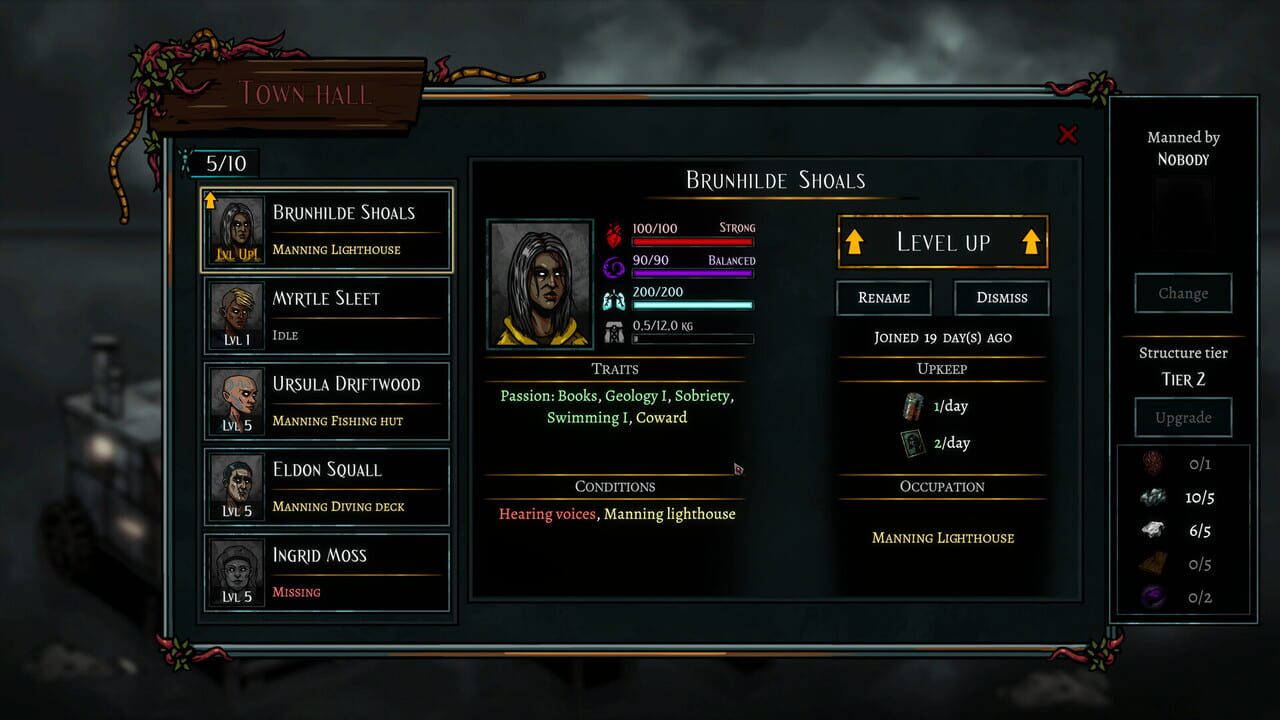Image resolution: width=1280 pixels, height=720 pixels.
Task: Click the card upkeep icon showing 2/day
Action: pyautogui.click(x=913, y=441)
